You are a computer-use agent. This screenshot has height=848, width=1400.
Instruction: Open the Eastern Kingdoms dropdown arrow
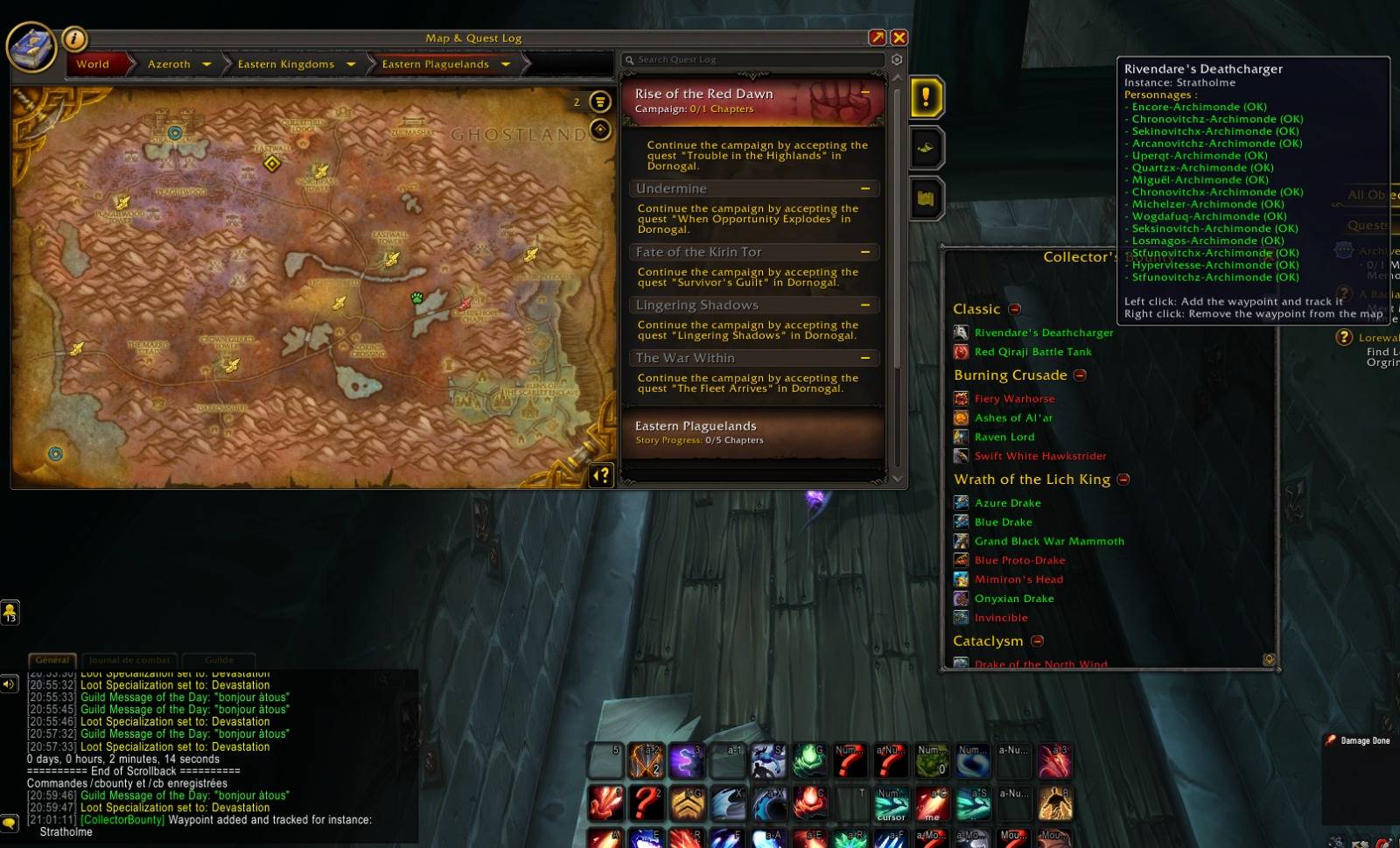pos(350,64)
